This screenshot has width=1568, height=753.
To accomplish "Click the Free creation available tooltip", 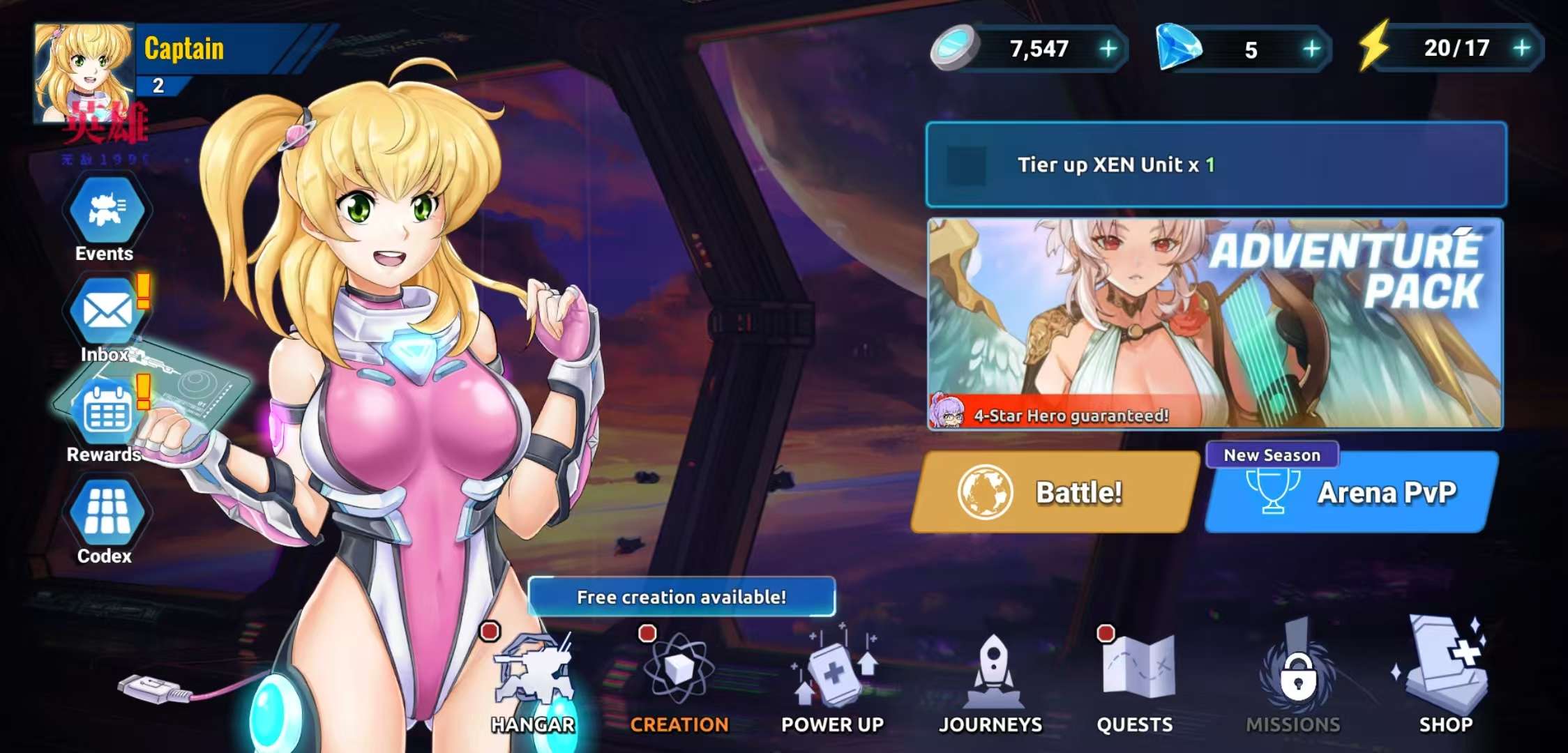I will [x=681, y=597].
